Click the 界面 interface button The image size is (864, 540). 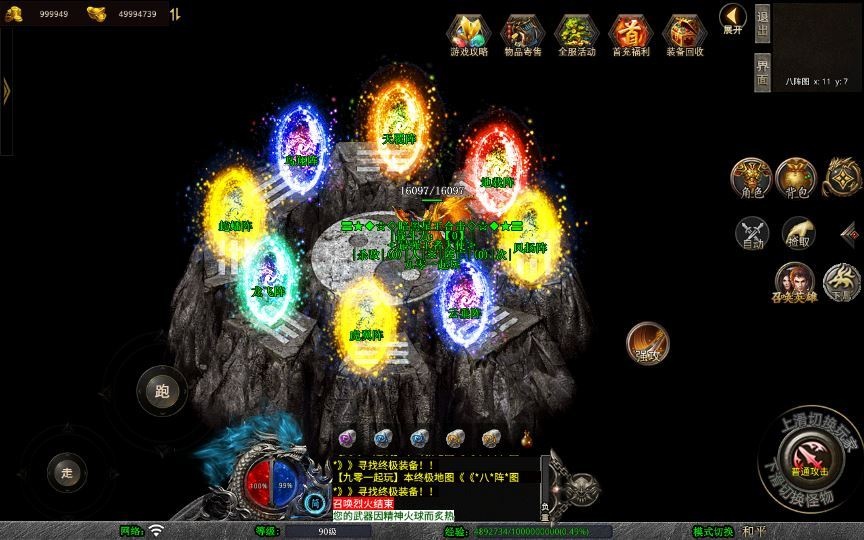point(762,72)
